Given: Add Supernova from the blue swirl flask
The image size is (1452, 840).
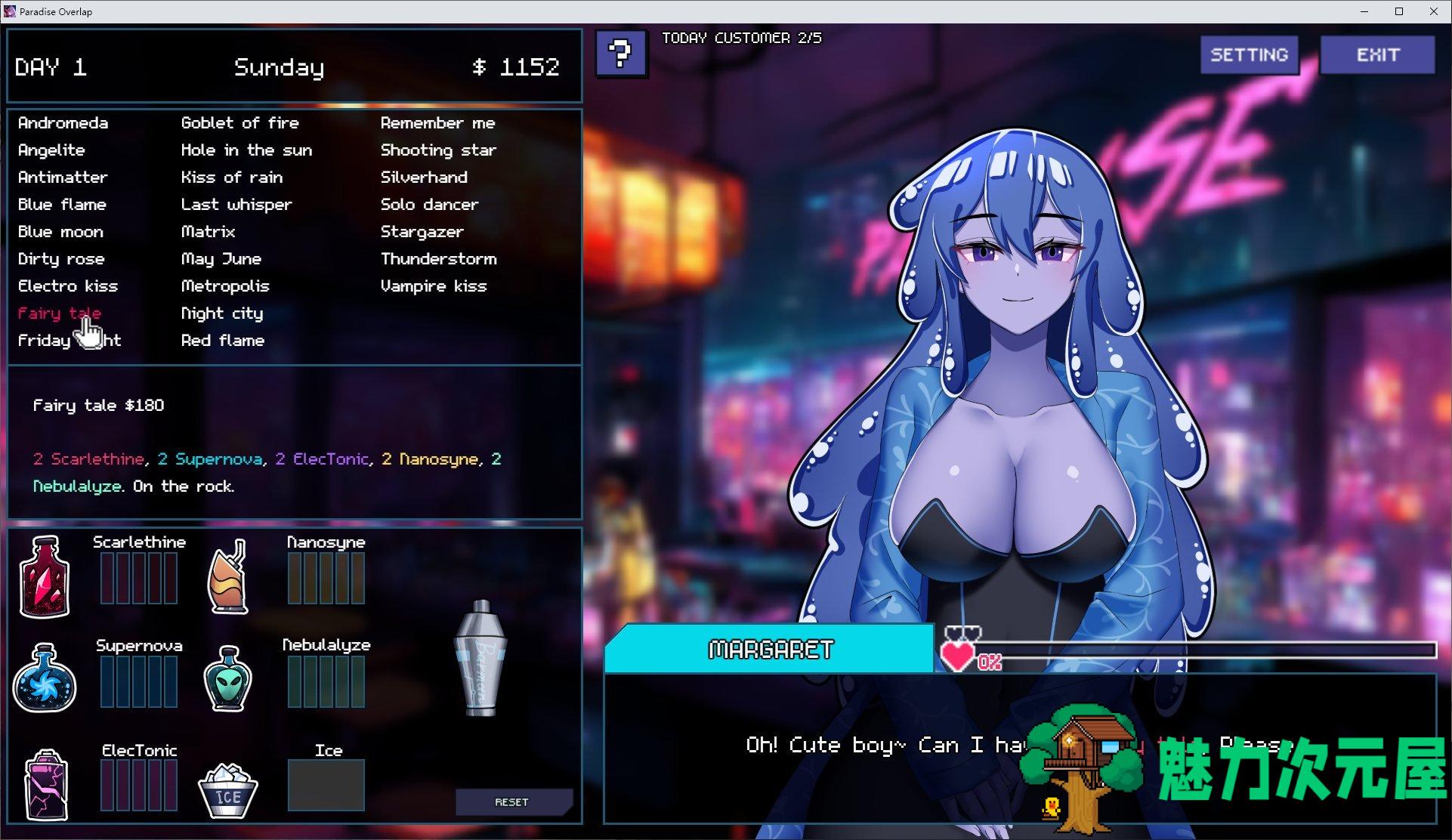Looking at the screenshot, I should click(45, 678).
